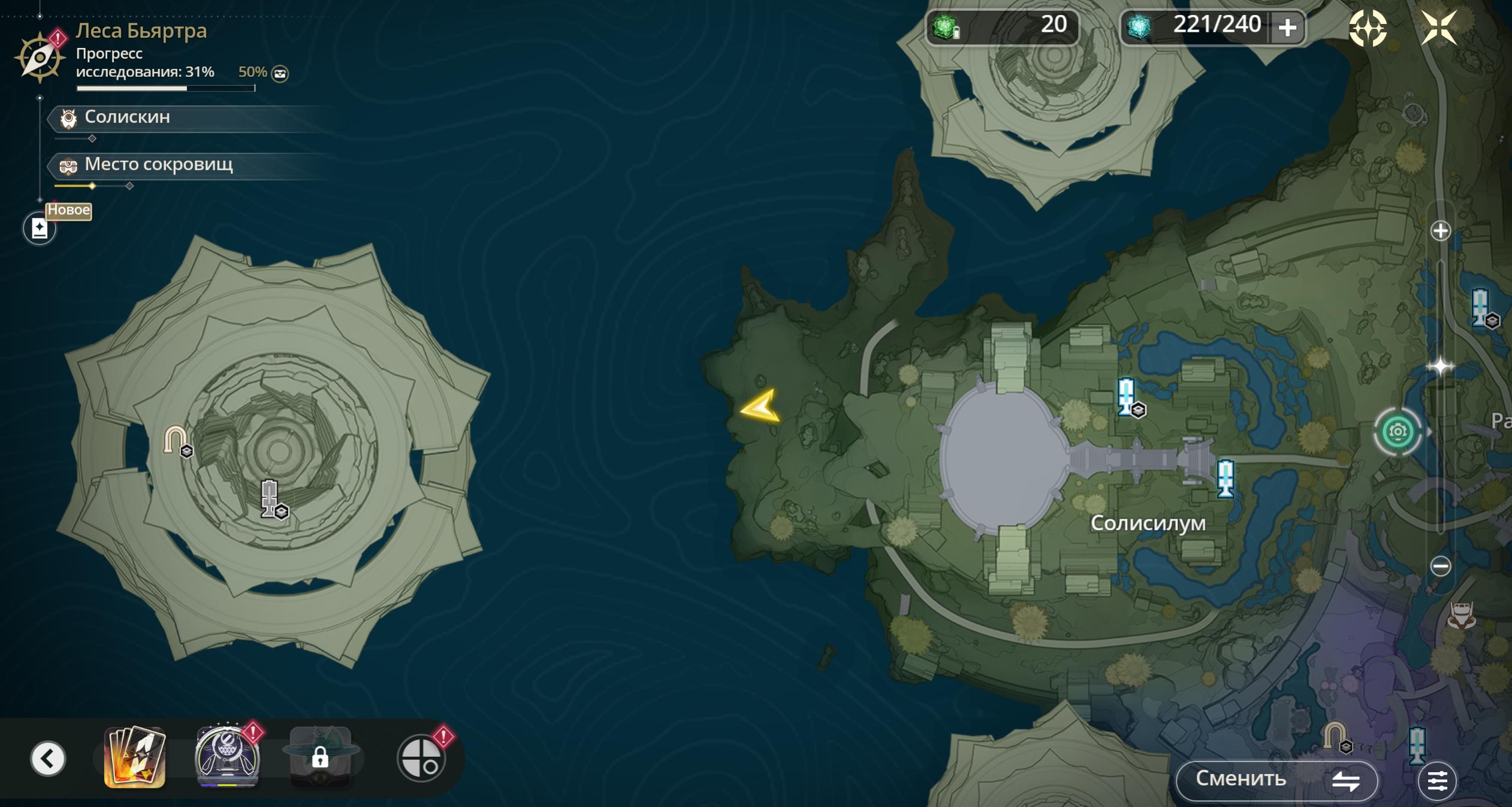Viewport: 1512px width, 807px height.
Task: Expand the Солискин exploration entry
Action: point(127,118)
